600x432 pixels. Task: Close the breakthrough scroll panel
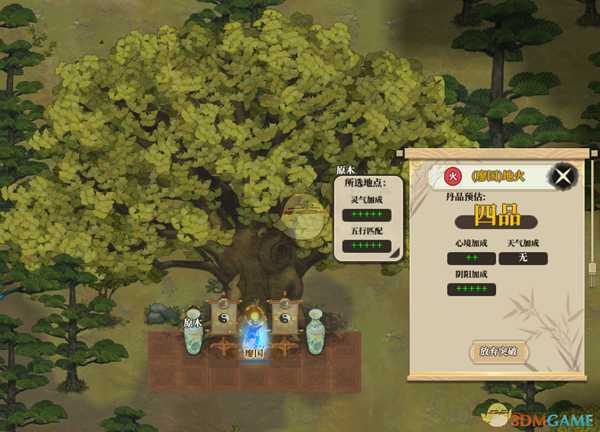click(x=564, y=178)
